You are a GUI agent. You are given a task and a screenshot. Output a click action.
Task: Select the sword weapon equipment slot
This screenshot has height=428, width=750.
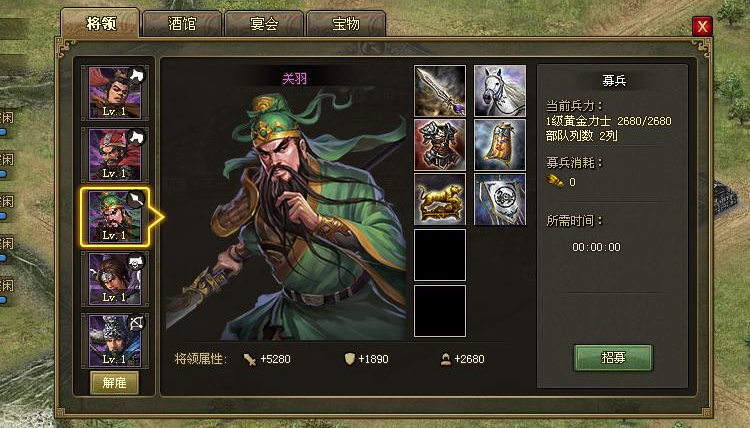tap(440, 91)
